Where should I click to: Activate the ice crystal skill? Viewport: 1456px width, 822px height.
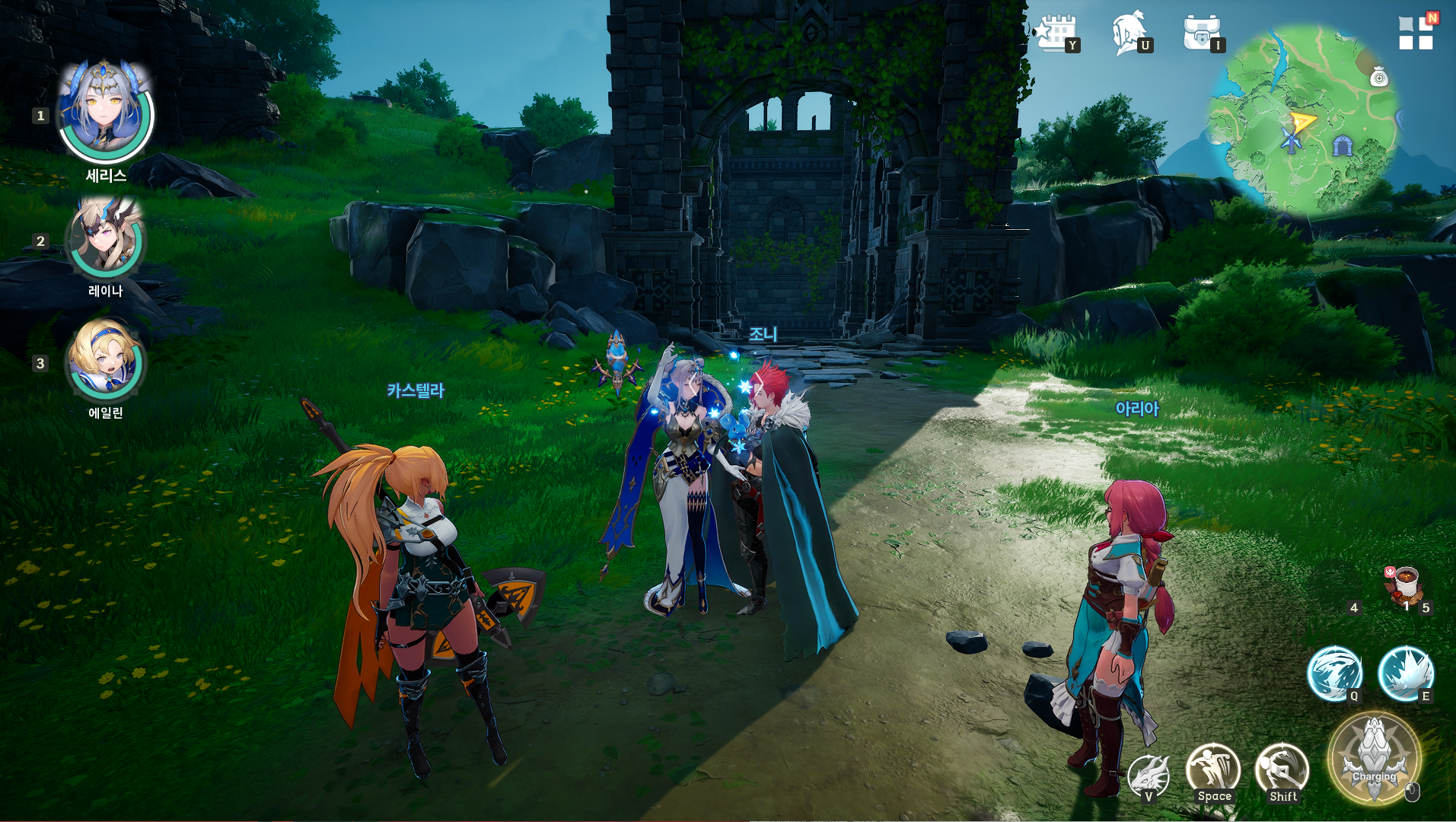point(1405,673)
